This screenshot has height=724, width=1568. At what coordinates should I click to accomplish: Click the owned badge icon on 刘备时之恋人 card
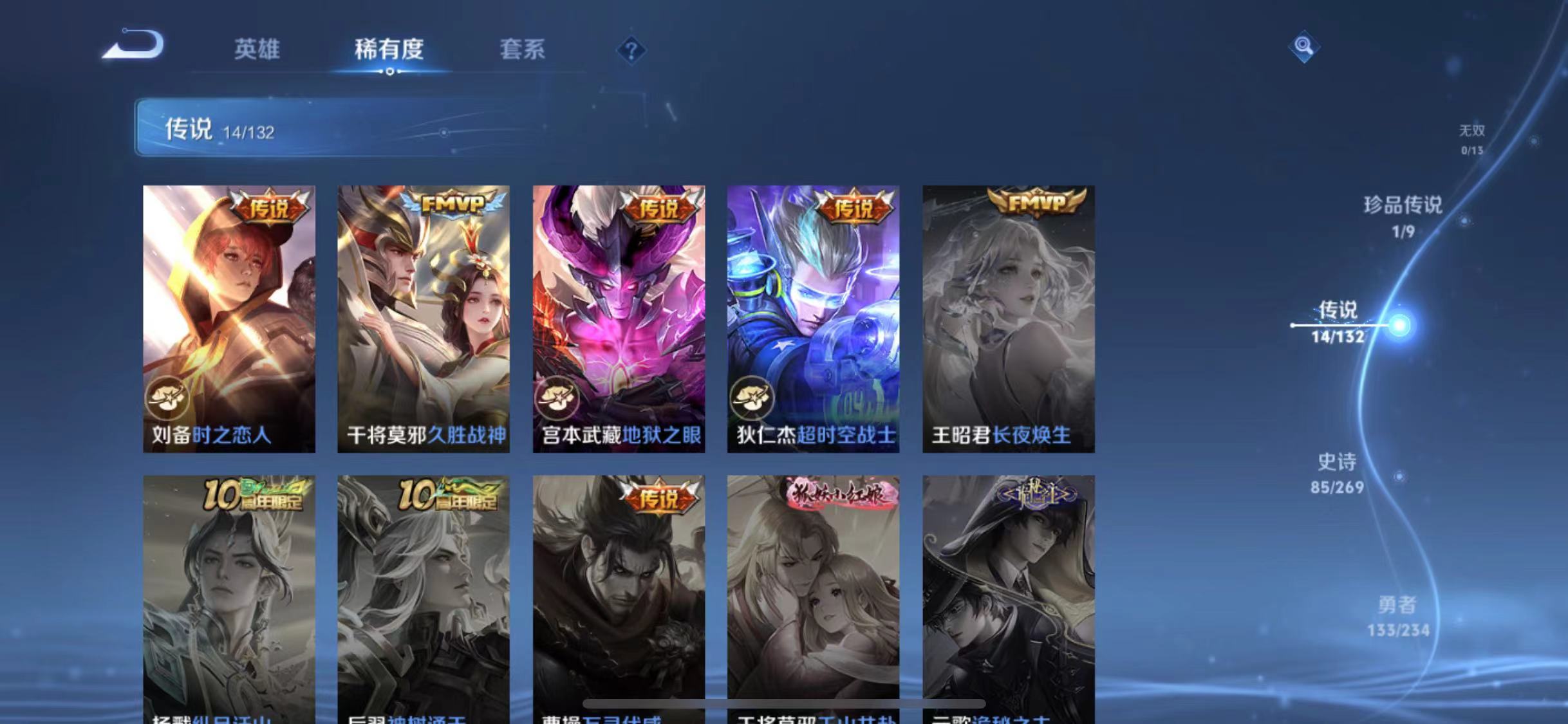pos(167,398)
